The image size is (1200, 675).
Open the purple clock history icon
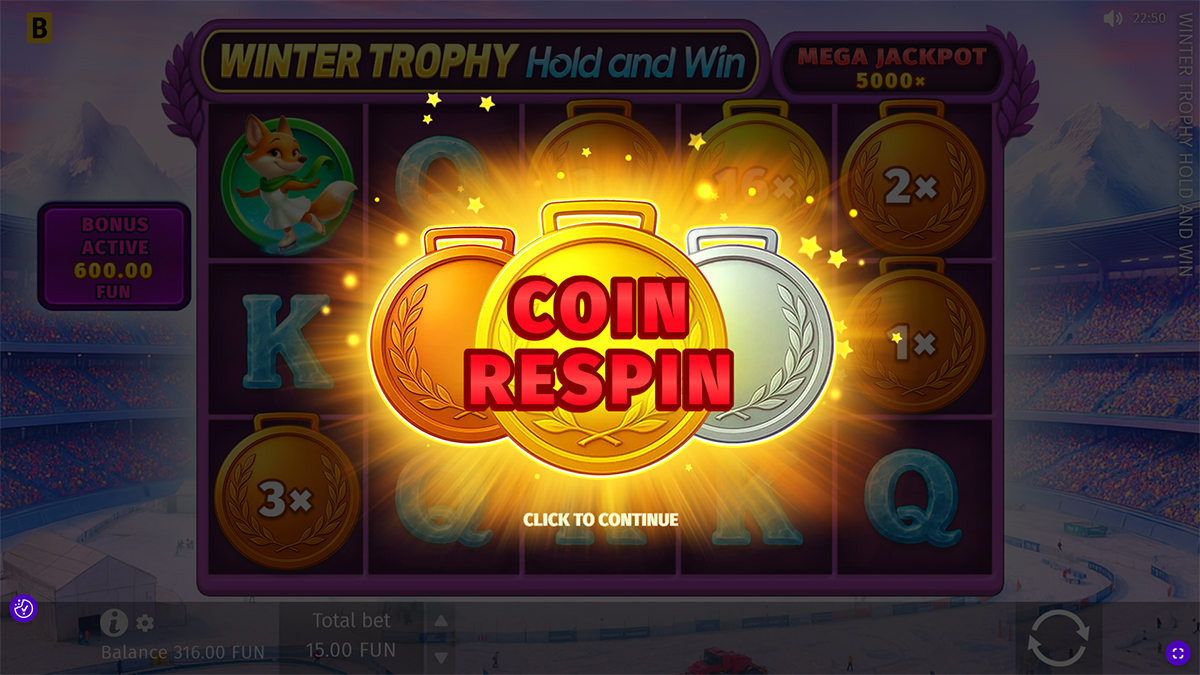tap(23, 607)
